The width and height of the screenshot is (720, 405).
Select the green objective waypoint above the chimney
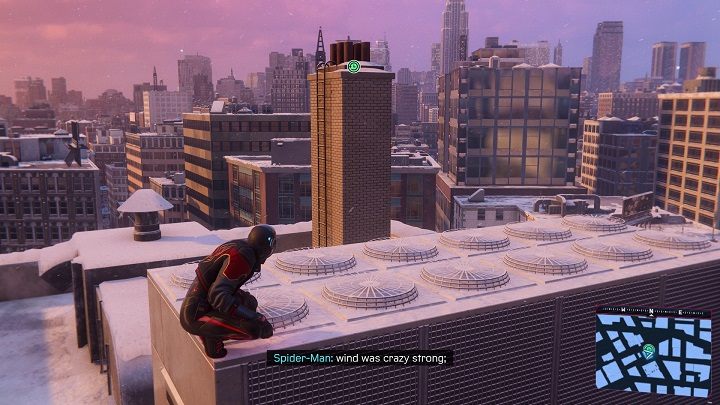coord(353,67)
